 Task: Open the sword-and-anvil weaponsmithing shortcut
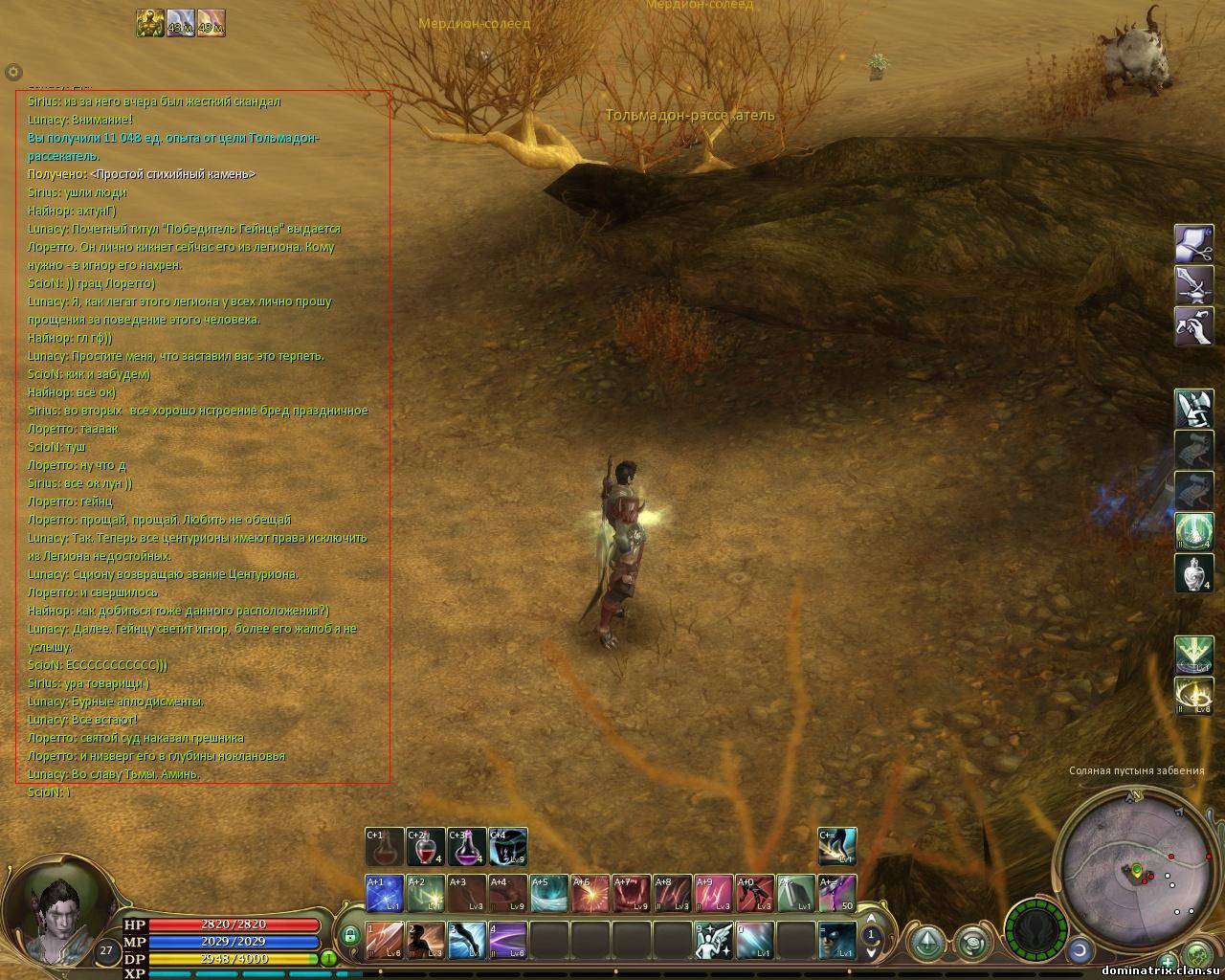point(1193,284)
